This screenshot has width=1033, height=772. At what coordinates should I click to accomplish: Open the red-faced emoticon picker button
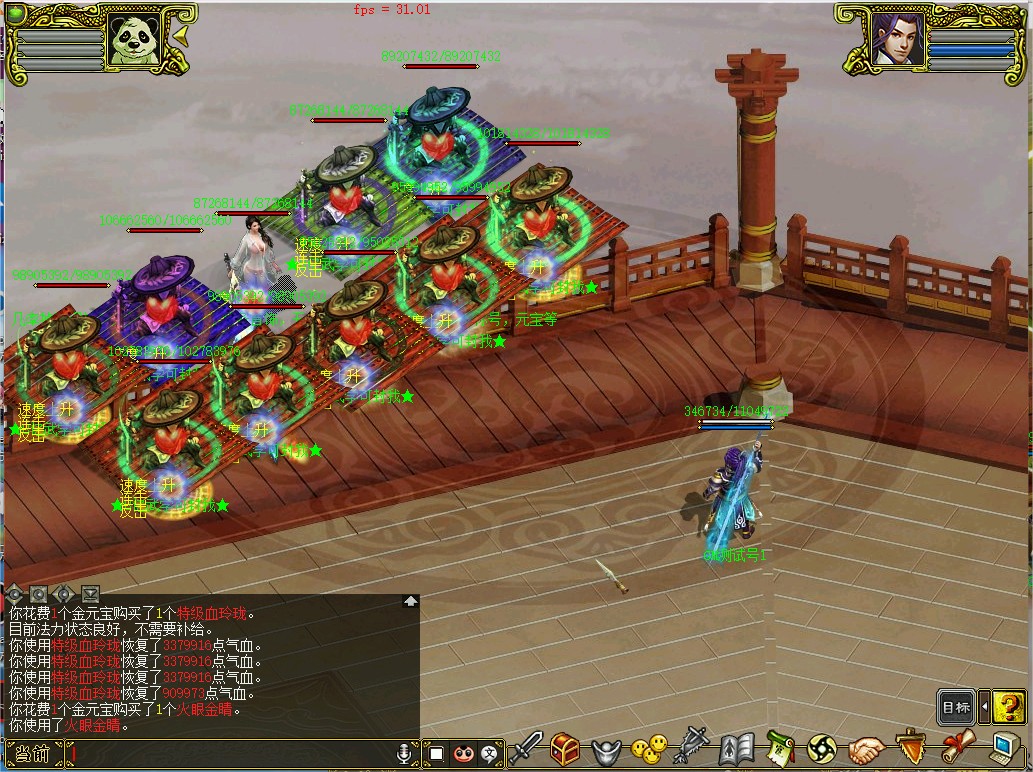(462, 753)
